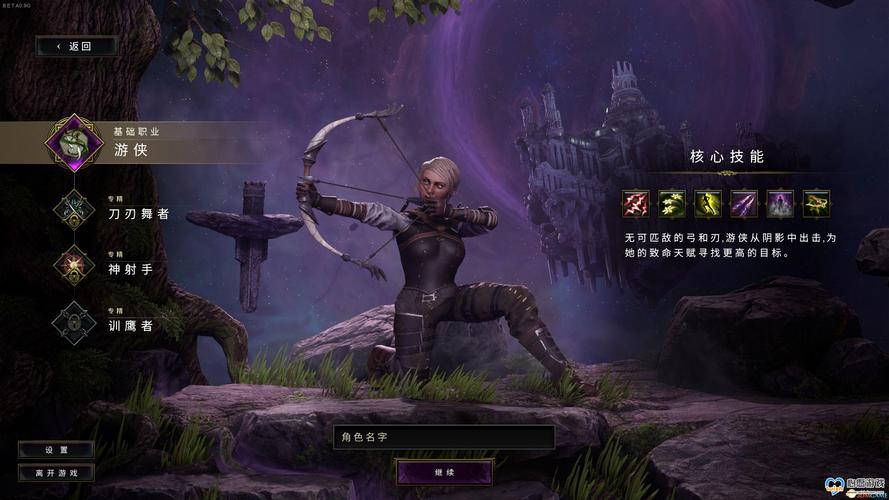Image resolution: width=889 pixels, height=500 pixels.
Task: Select the yellow shuriken stars skill icon
Action: pyautogui.click(x=672, y=204)
